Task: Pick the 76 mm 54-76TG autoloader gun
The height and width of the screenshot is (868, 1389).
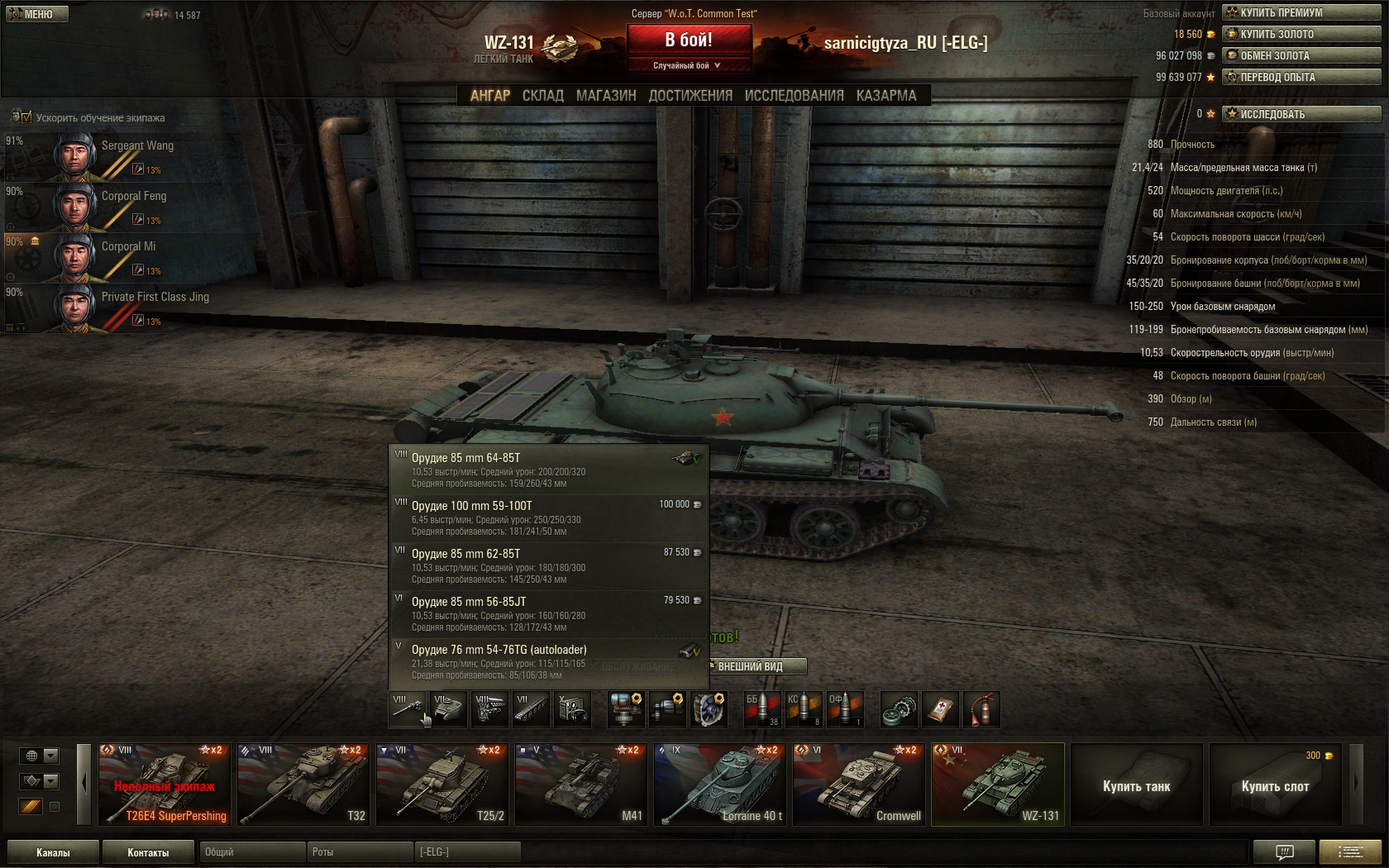Action: pos(549,661)
